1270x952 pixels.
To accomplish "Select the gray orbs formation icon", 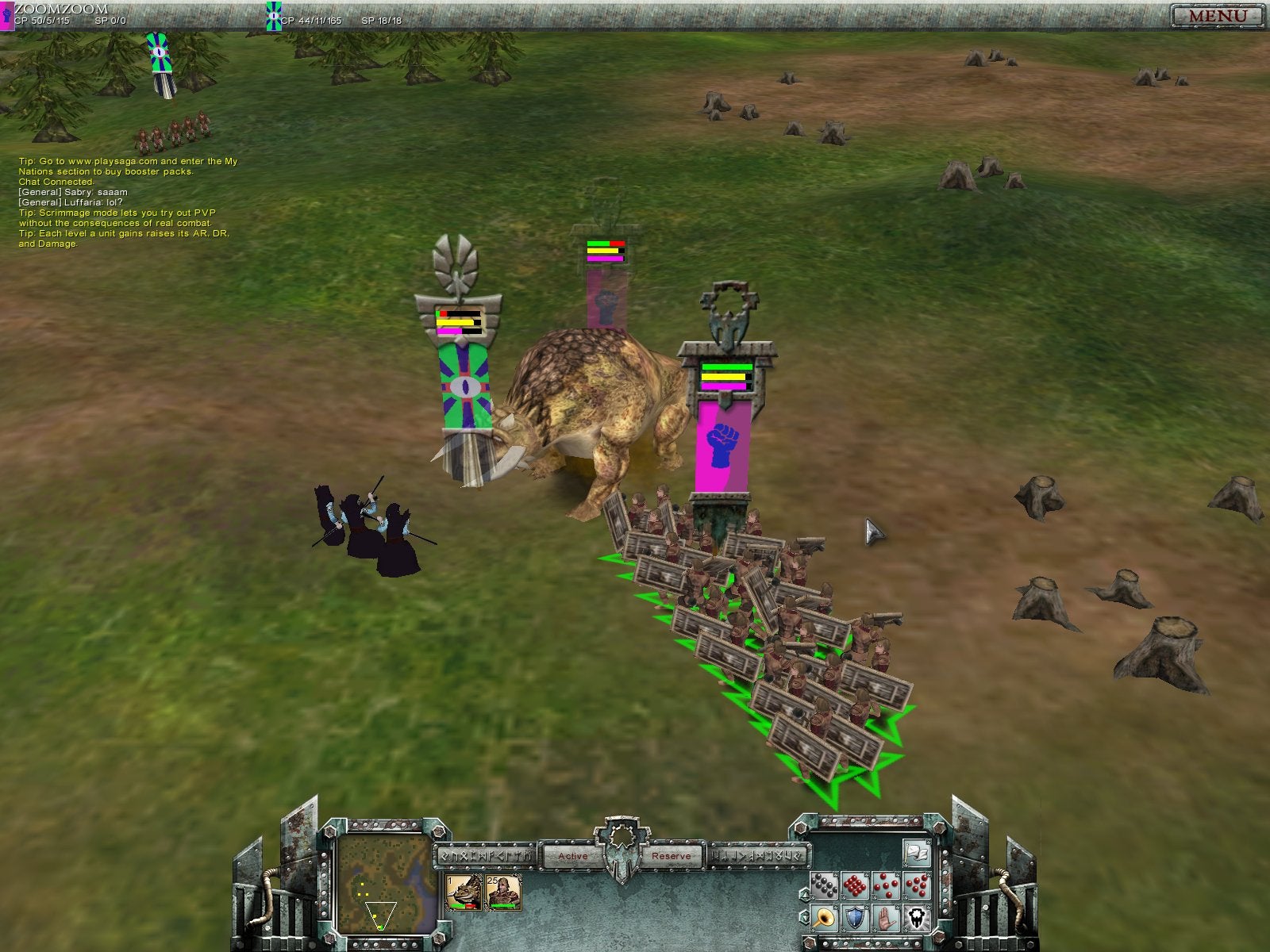I will tap(824, 885).
